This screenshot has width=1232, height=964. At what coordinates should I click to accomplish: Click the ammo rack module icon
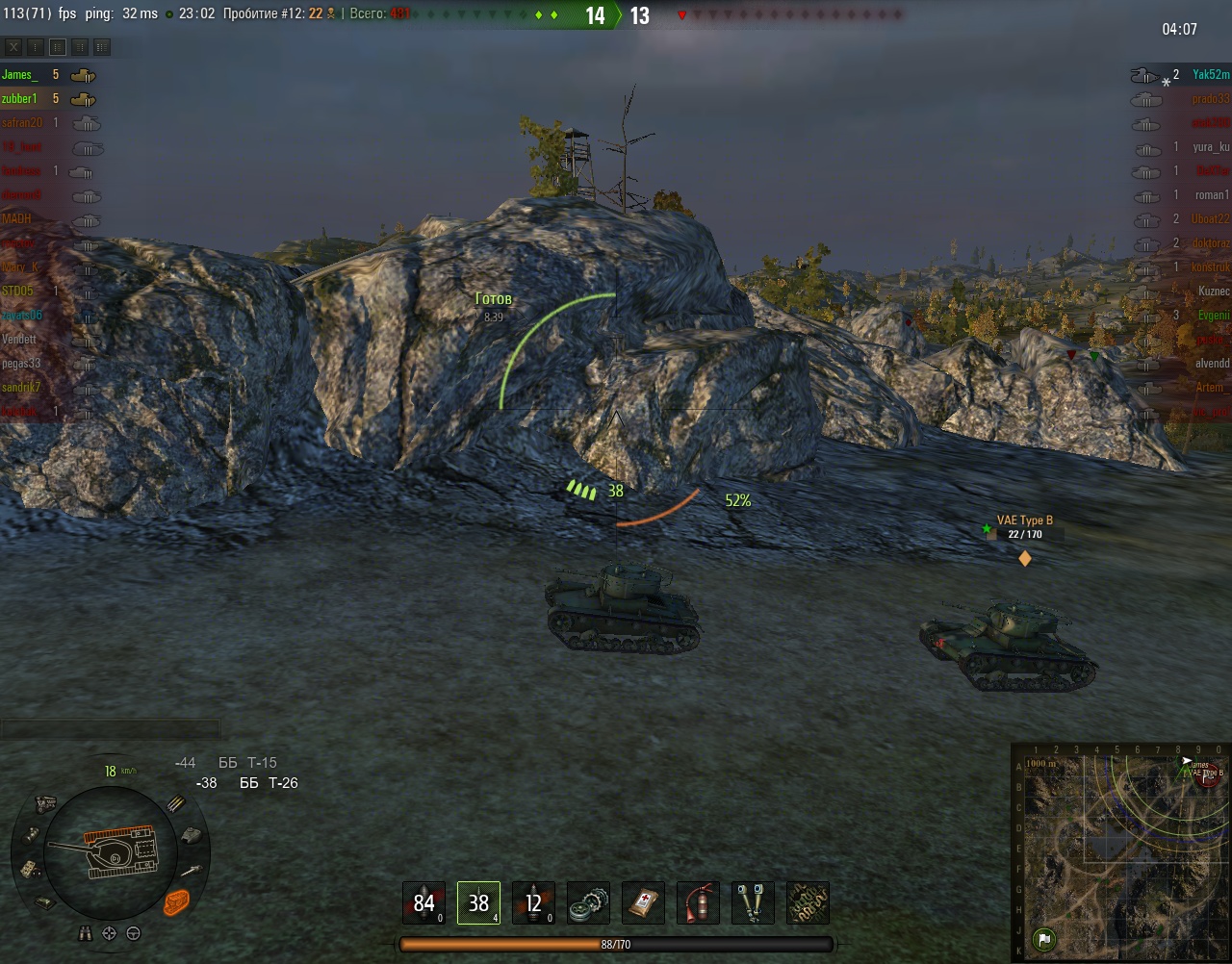[x=176, y=804]
